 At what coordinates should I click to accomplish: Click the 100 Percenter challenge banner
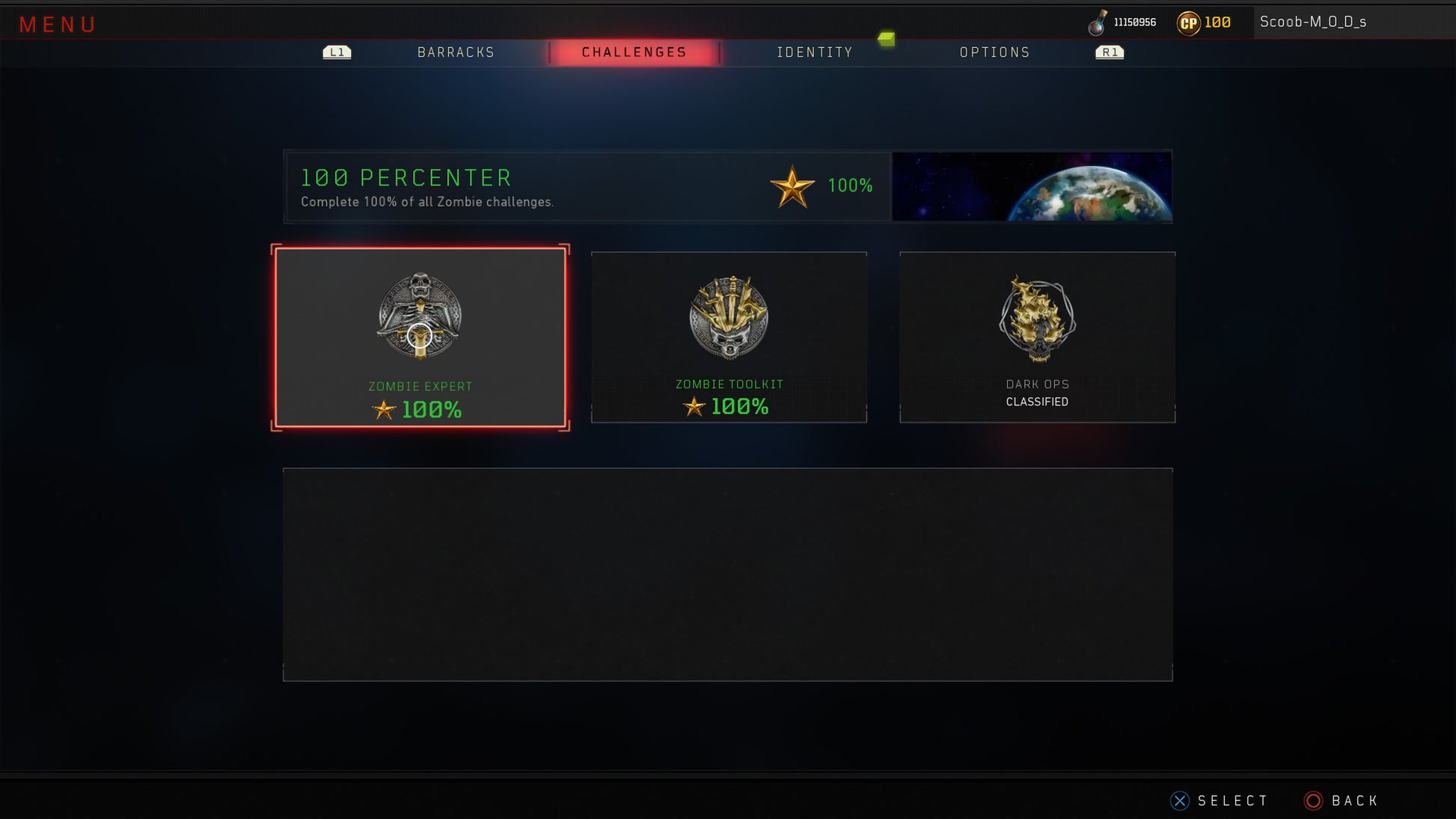click(587, 186)
